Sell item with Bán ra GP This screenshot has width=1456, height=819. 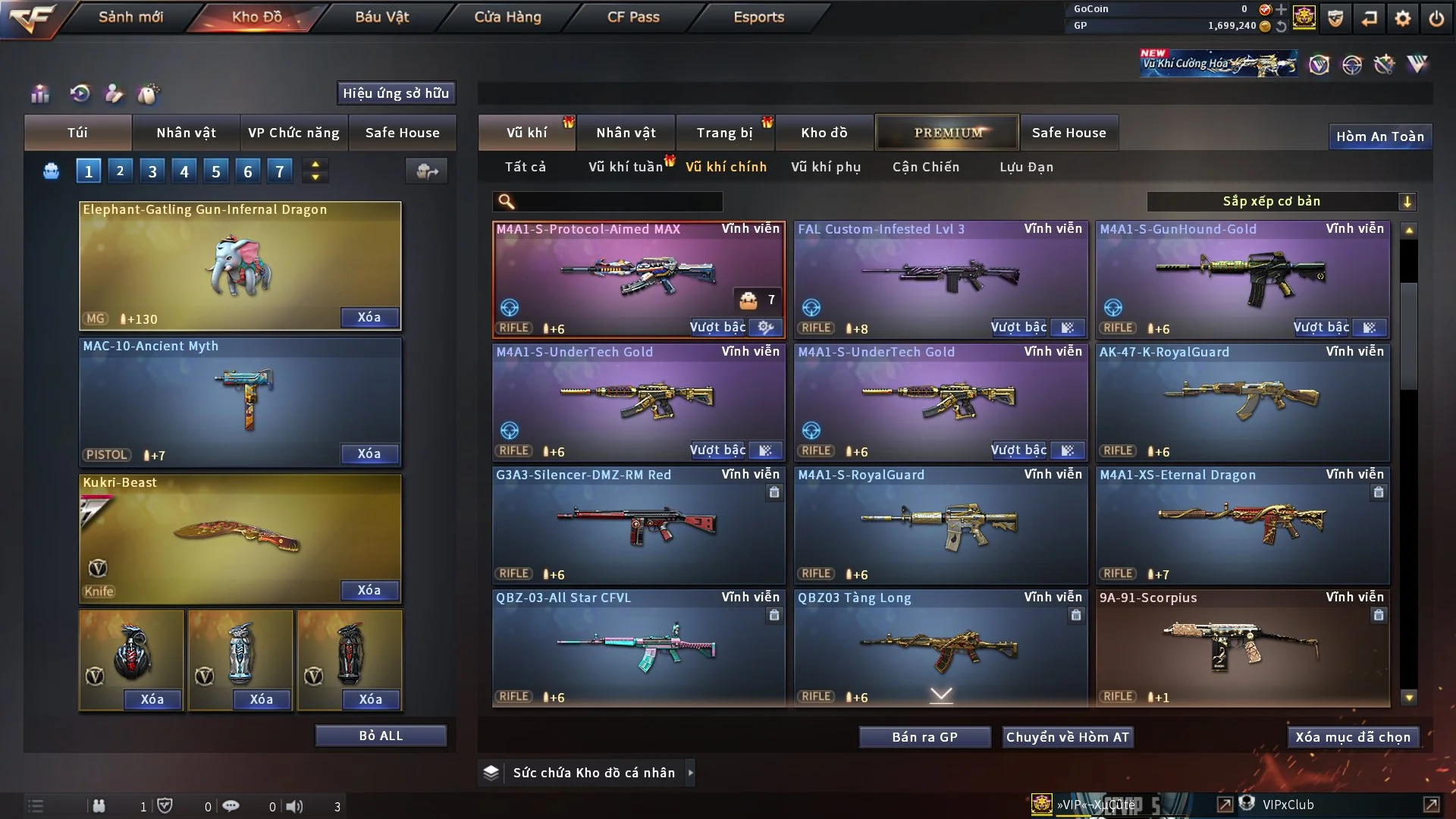[x=924, y=737]
